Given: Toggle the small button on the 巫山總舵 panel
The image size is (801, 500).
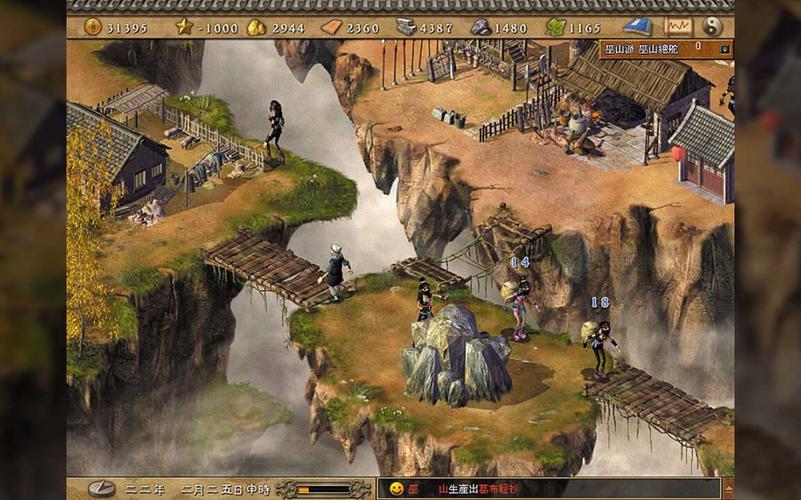Looking at the screenshot, I should coord(725,48).
